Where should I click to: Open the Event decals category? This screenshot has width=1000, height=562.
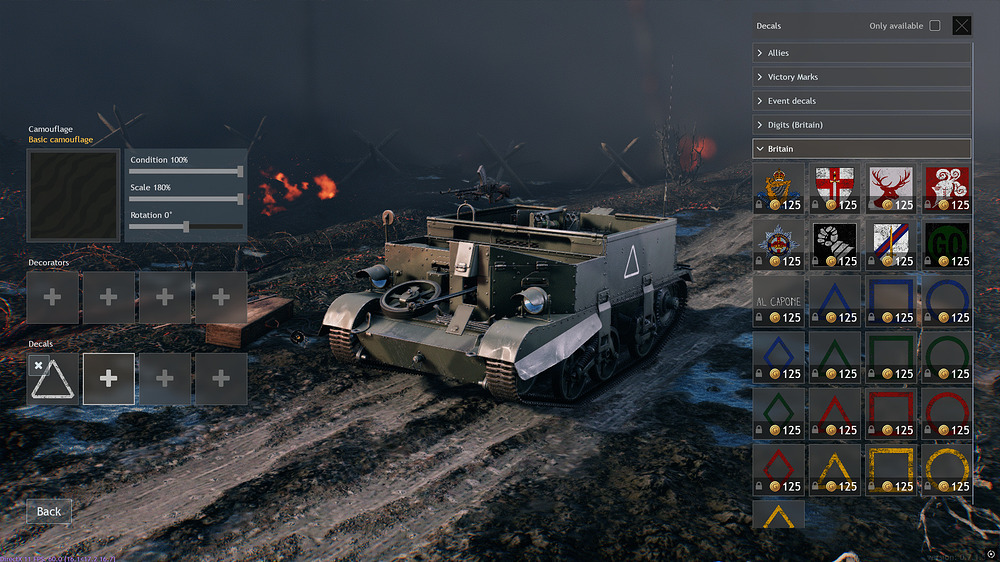pyautogui.click(x=861, y=101)
